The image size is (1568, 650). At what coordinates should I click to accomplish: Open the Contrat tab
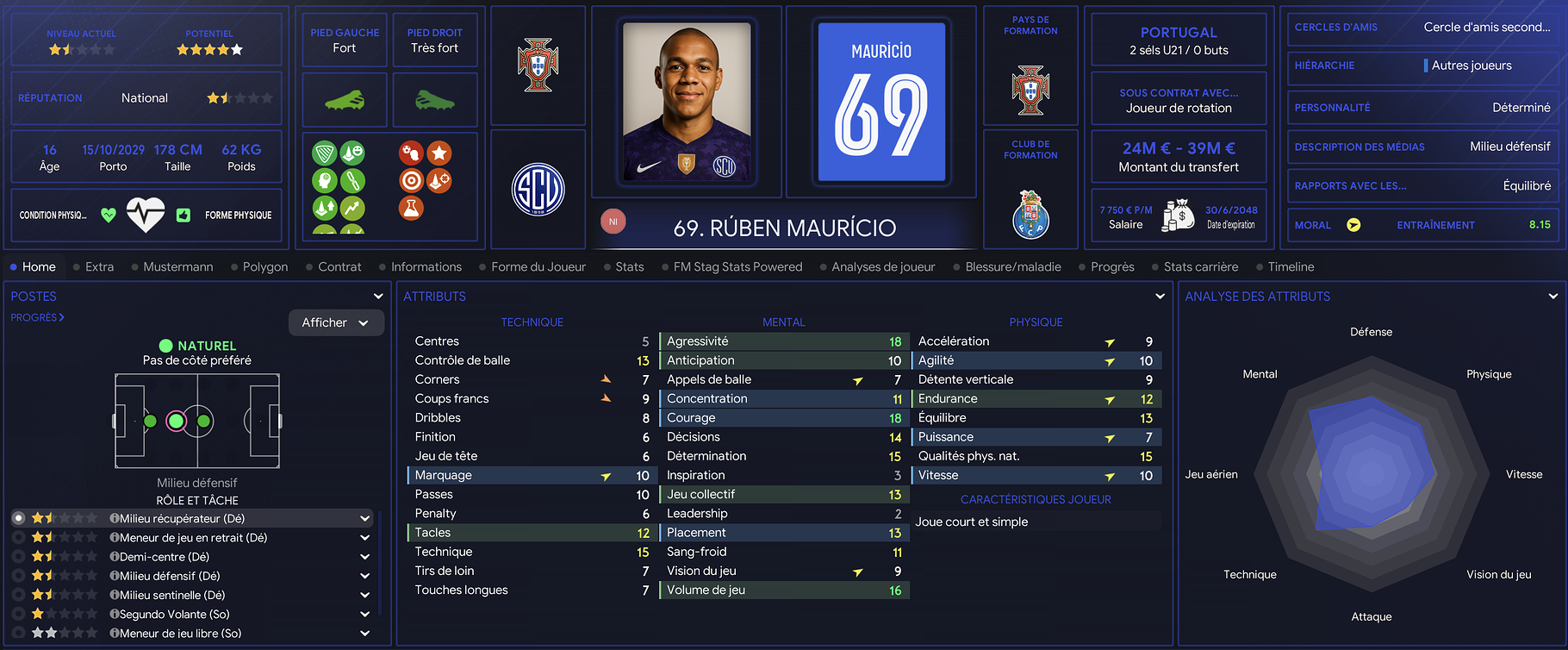[339, 267]
